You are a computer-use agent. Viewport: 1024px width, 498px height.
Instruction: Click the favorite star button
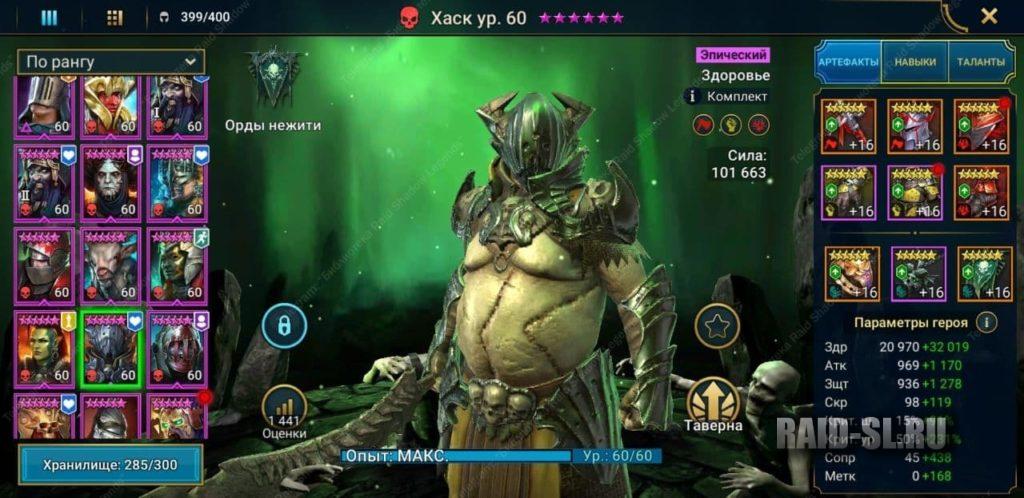(717, 326)
